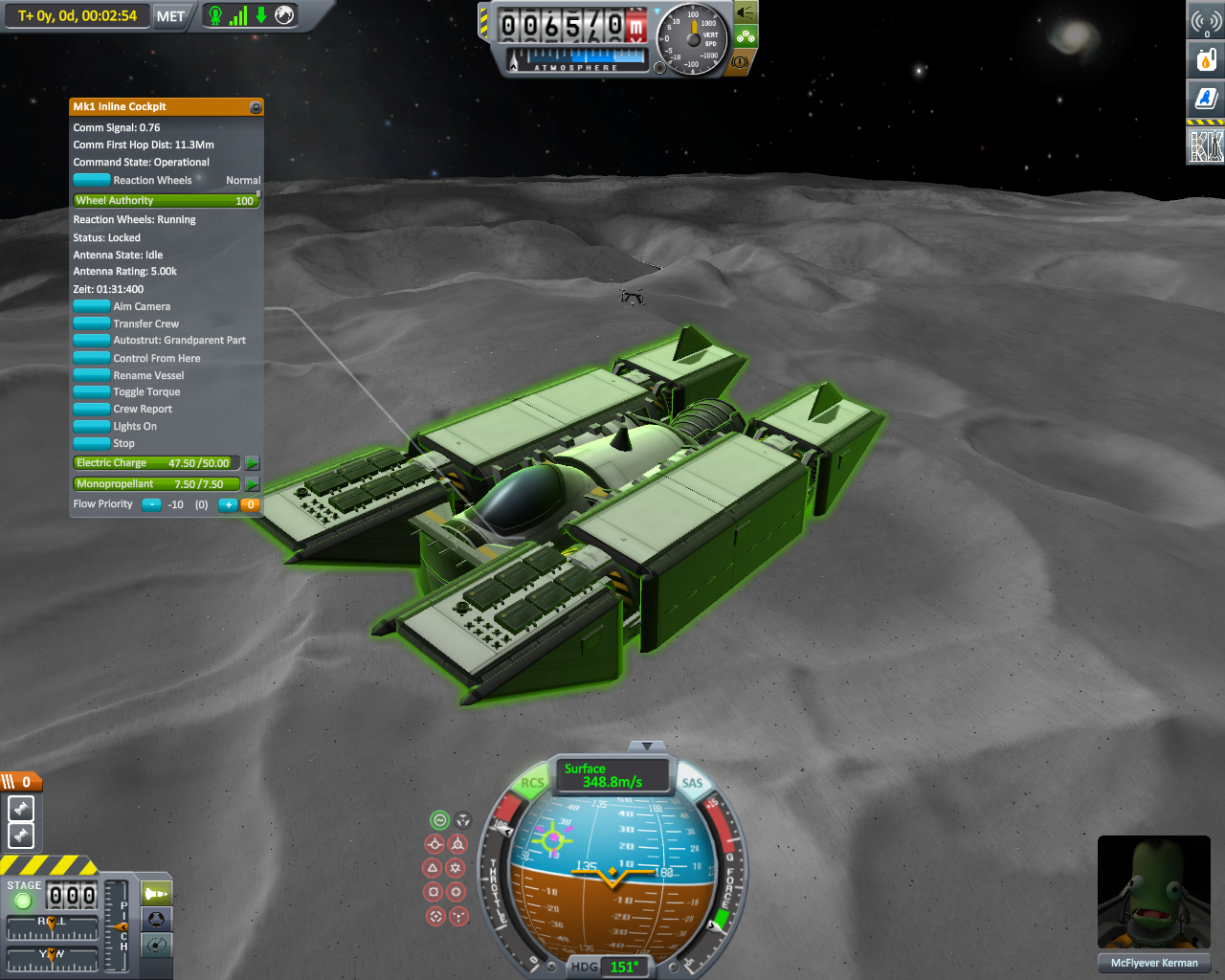1225x980 pixels.
Task: Open the resources panel toolbar icon
Action: click(1206, 60)
